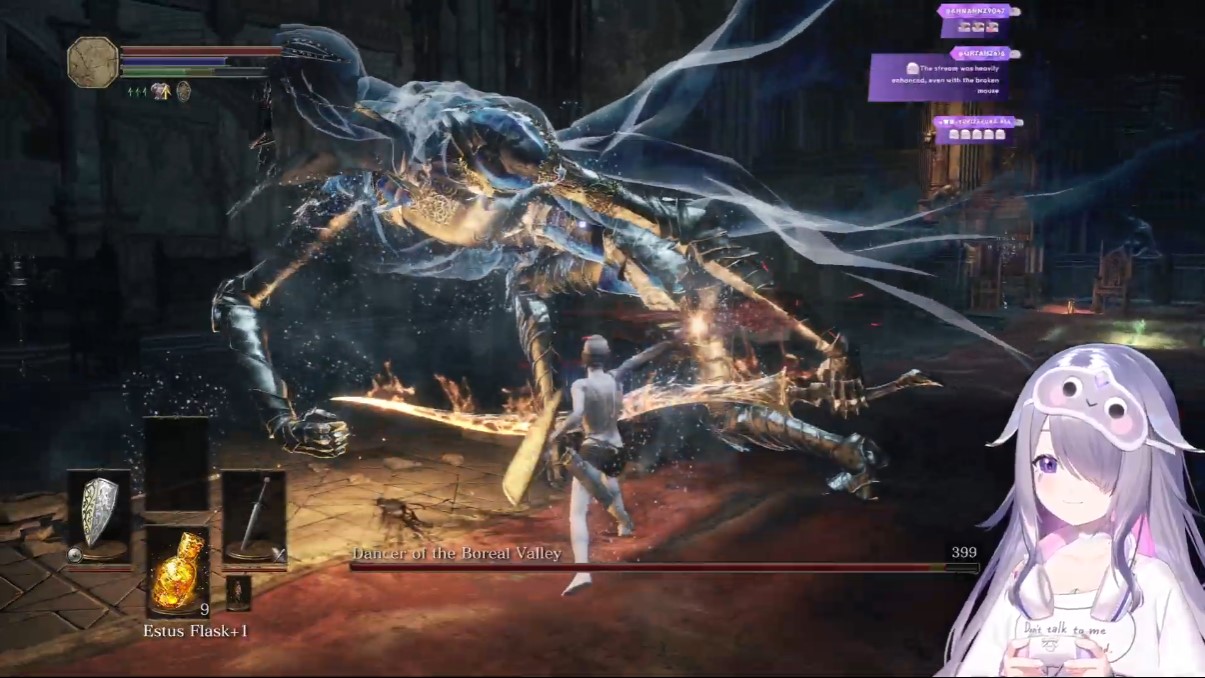1205x678 pixels.
Task: Click the octagonal emblem beside the health bar
Action: tap(93, 62)
